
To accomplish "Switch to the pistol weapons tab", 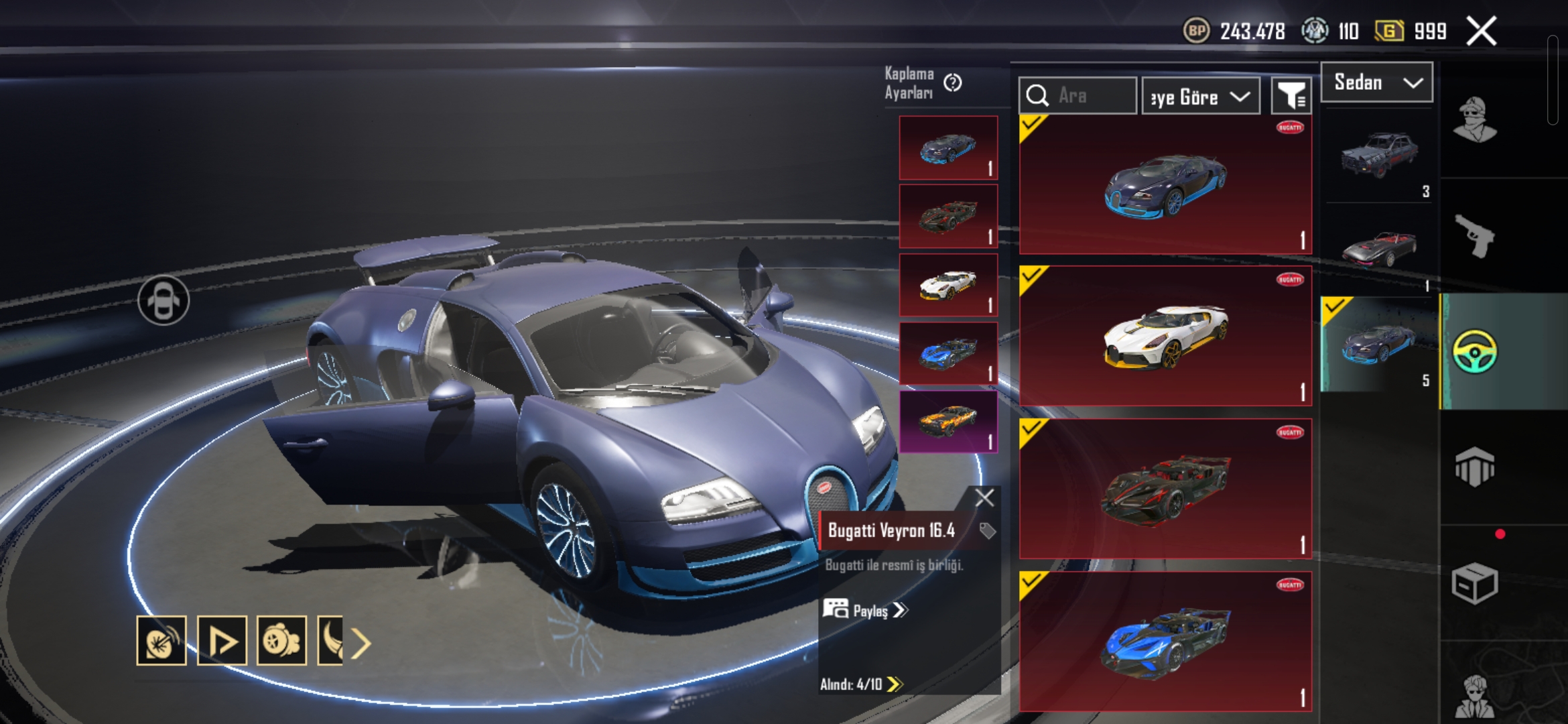I will point(1474,235).
